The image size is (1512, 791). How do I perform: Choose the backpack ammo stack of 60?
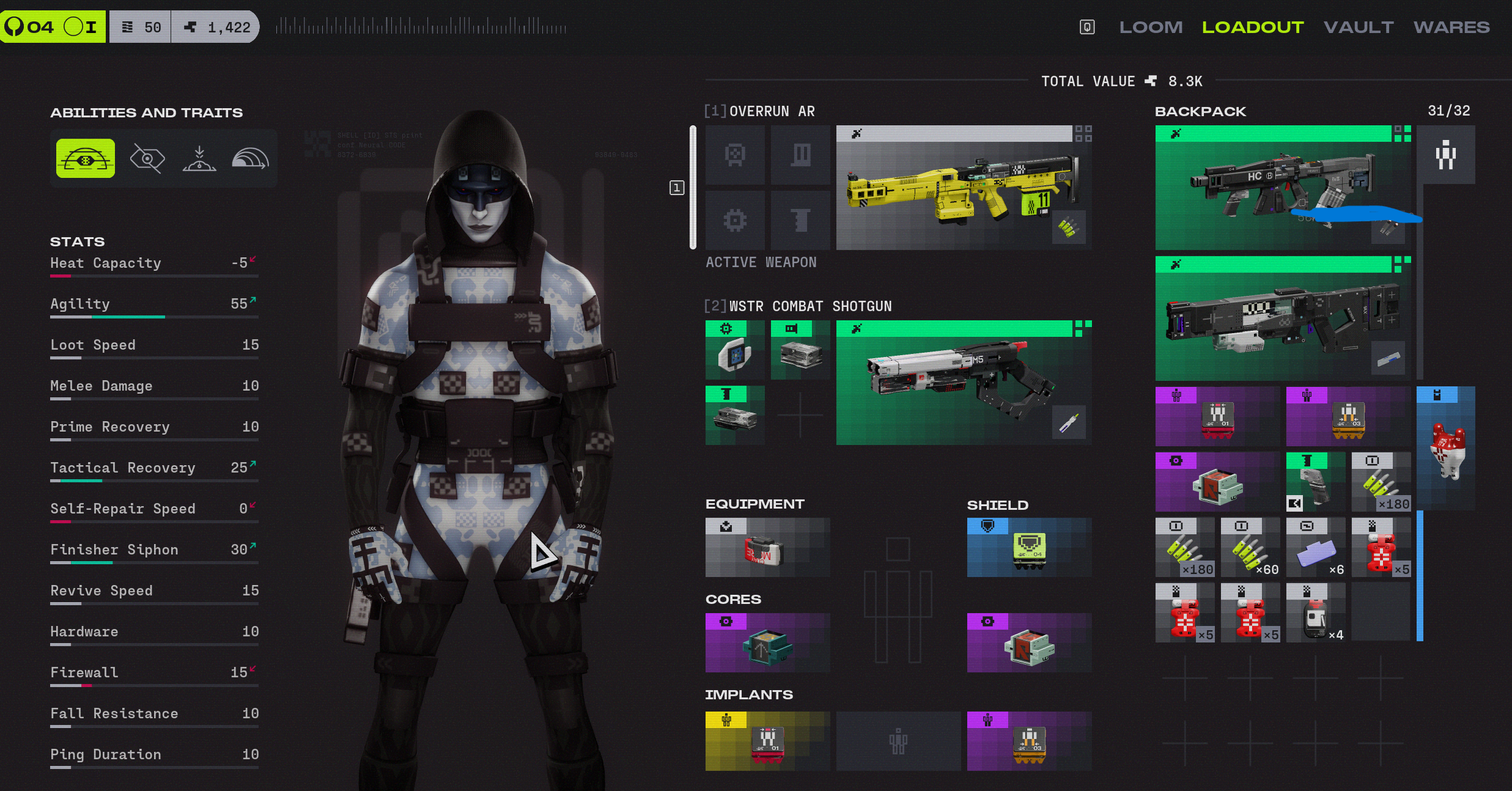pyautogui.click(x=1250, y=548)
